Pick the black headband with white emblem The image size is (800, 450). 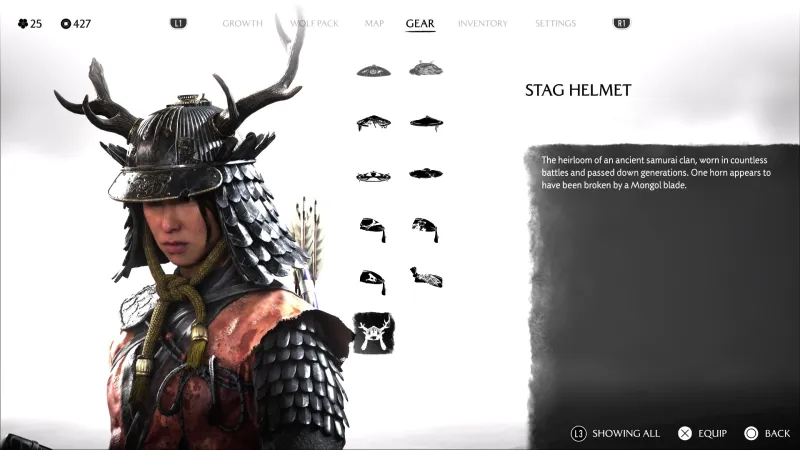point(373,281)
